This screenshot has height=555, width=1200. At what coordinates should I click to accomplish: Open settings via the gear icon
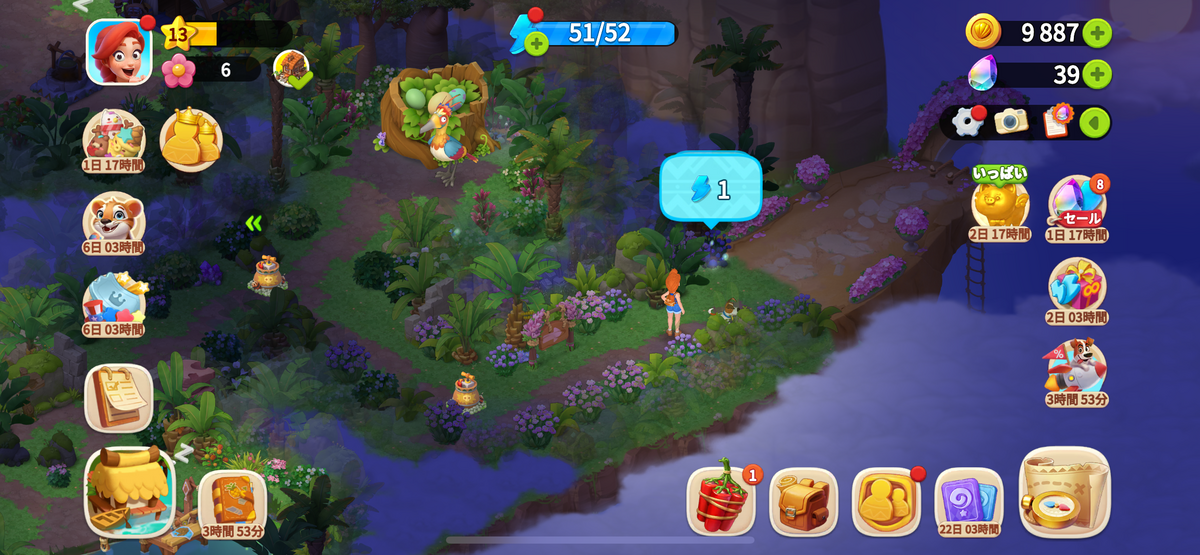(968, 122)
